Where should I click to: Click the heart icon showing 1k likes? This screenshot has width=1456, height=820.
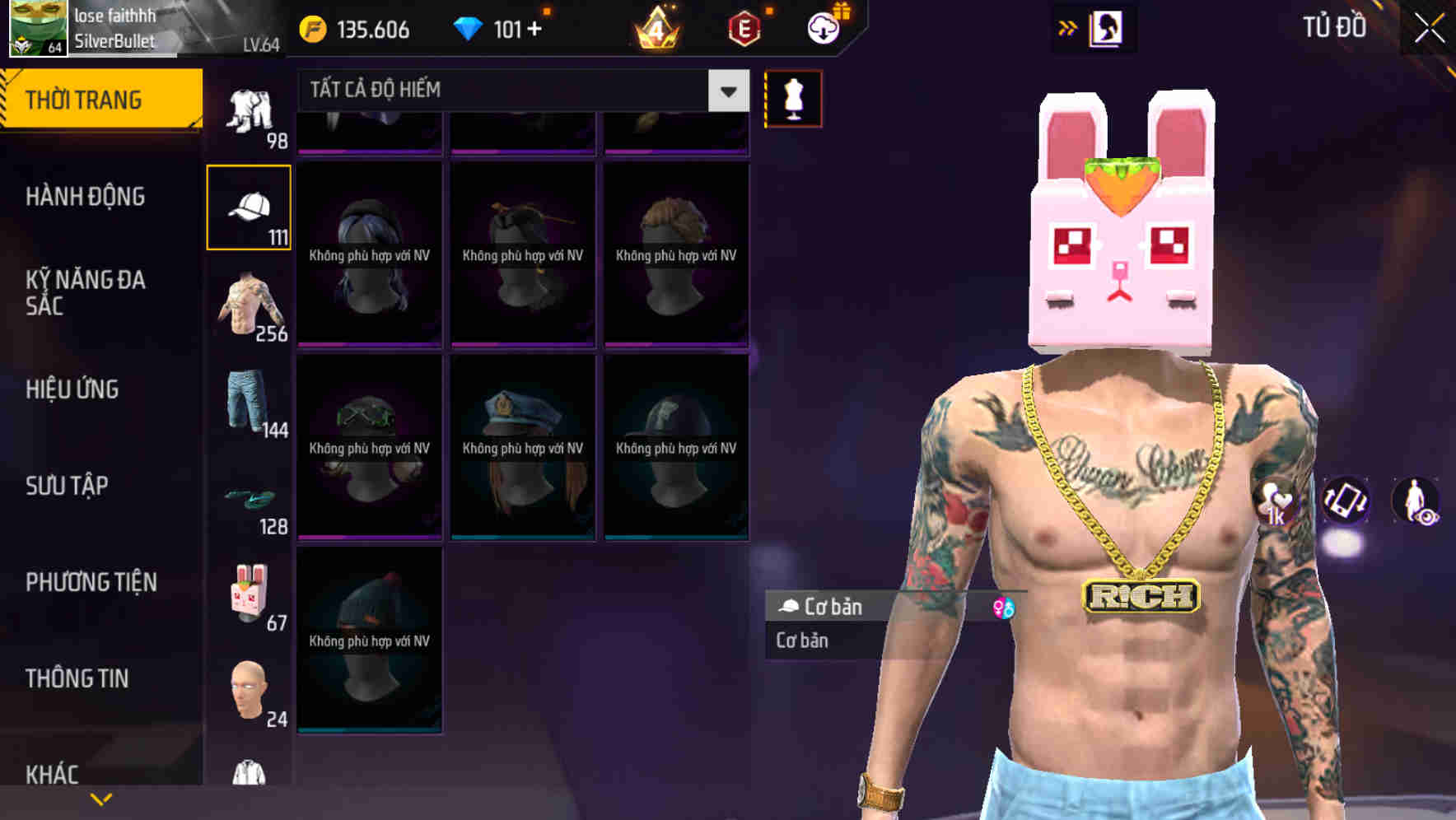pos(1274,502)
